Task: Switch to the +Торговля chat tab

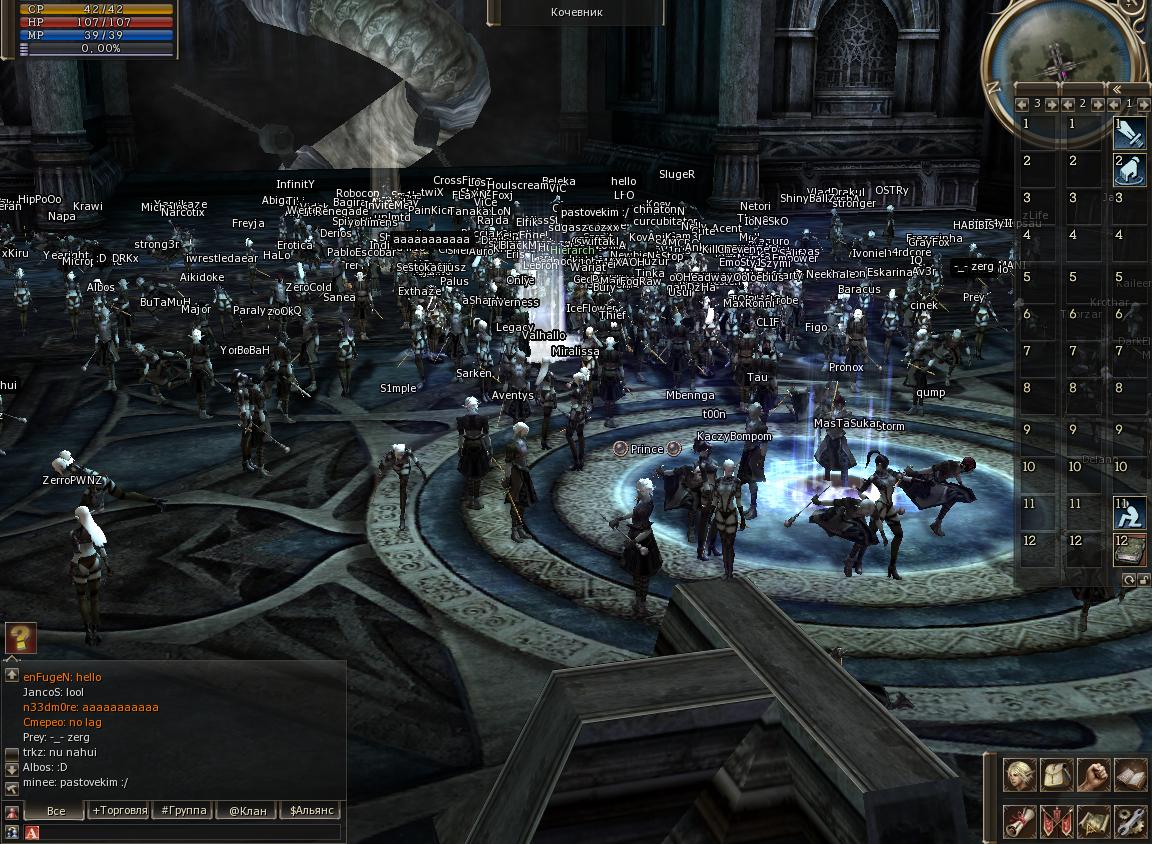Action: click(x=120, y=811)
